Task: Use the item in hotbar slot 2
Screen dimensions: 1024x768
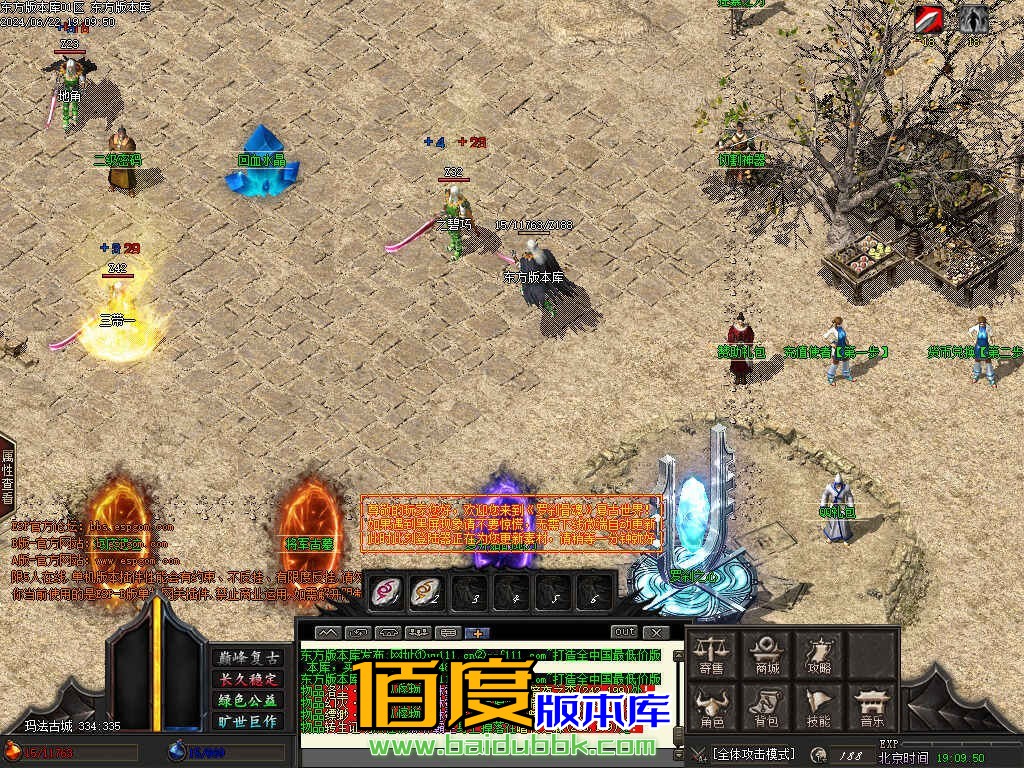Action: tap(427, 592)
